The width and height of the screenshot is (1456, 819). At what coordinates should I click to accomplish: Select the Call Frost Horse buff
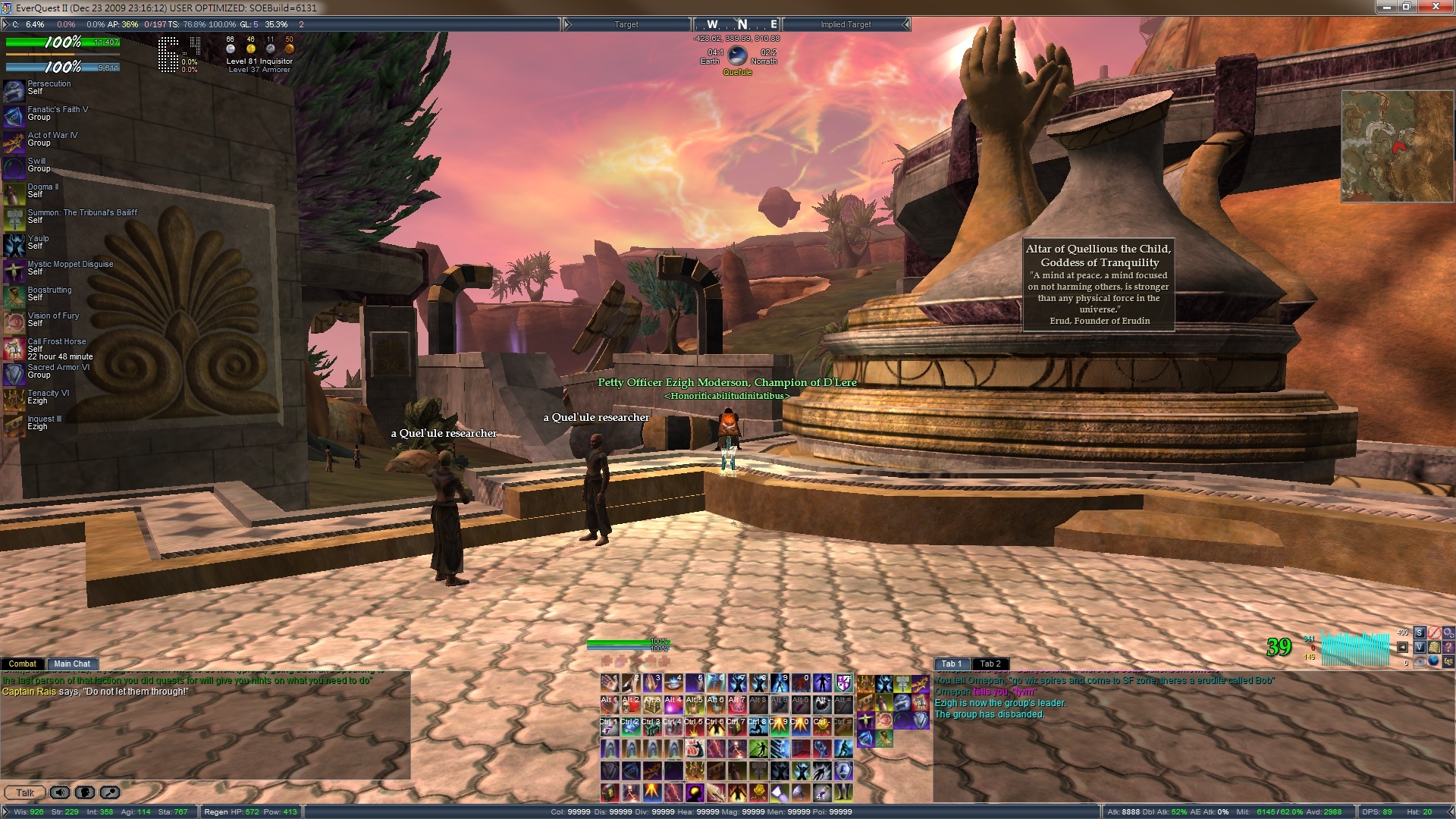pyautogui.click(x=14, y=349)
